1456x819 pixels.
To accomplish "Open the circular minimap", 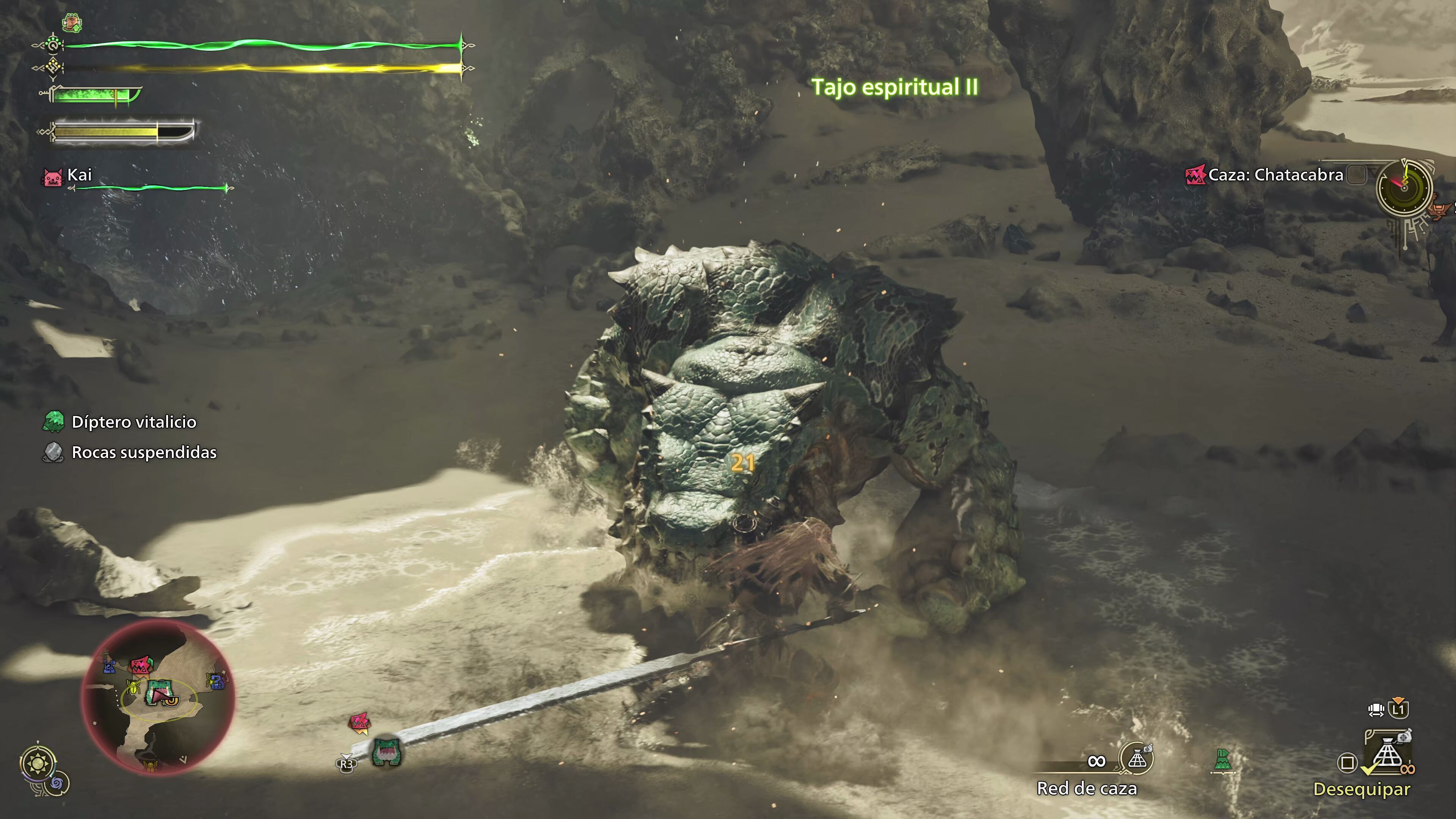I will pyautogui.click(x=158, y=696).
